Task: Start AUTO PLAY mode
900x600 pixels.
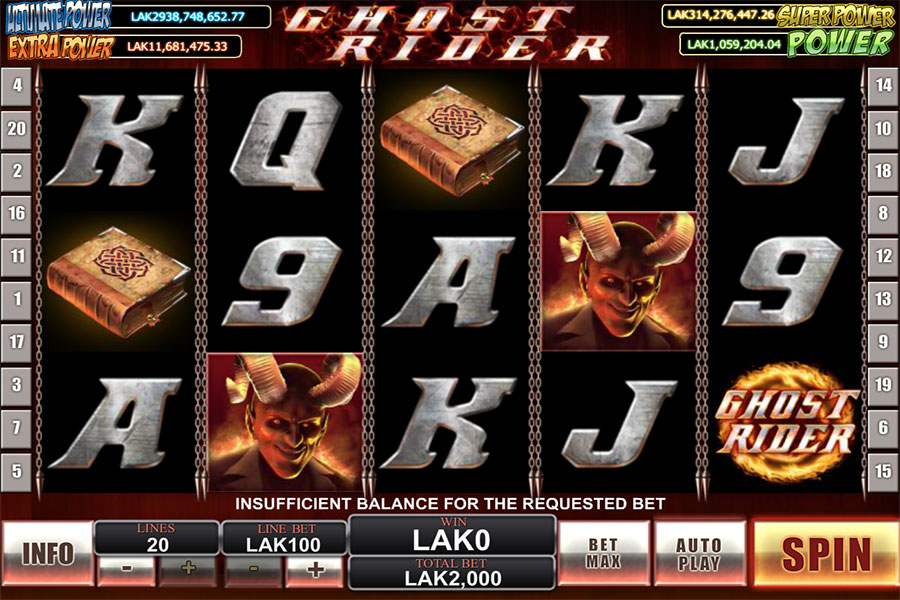Action: coord(699,553)
